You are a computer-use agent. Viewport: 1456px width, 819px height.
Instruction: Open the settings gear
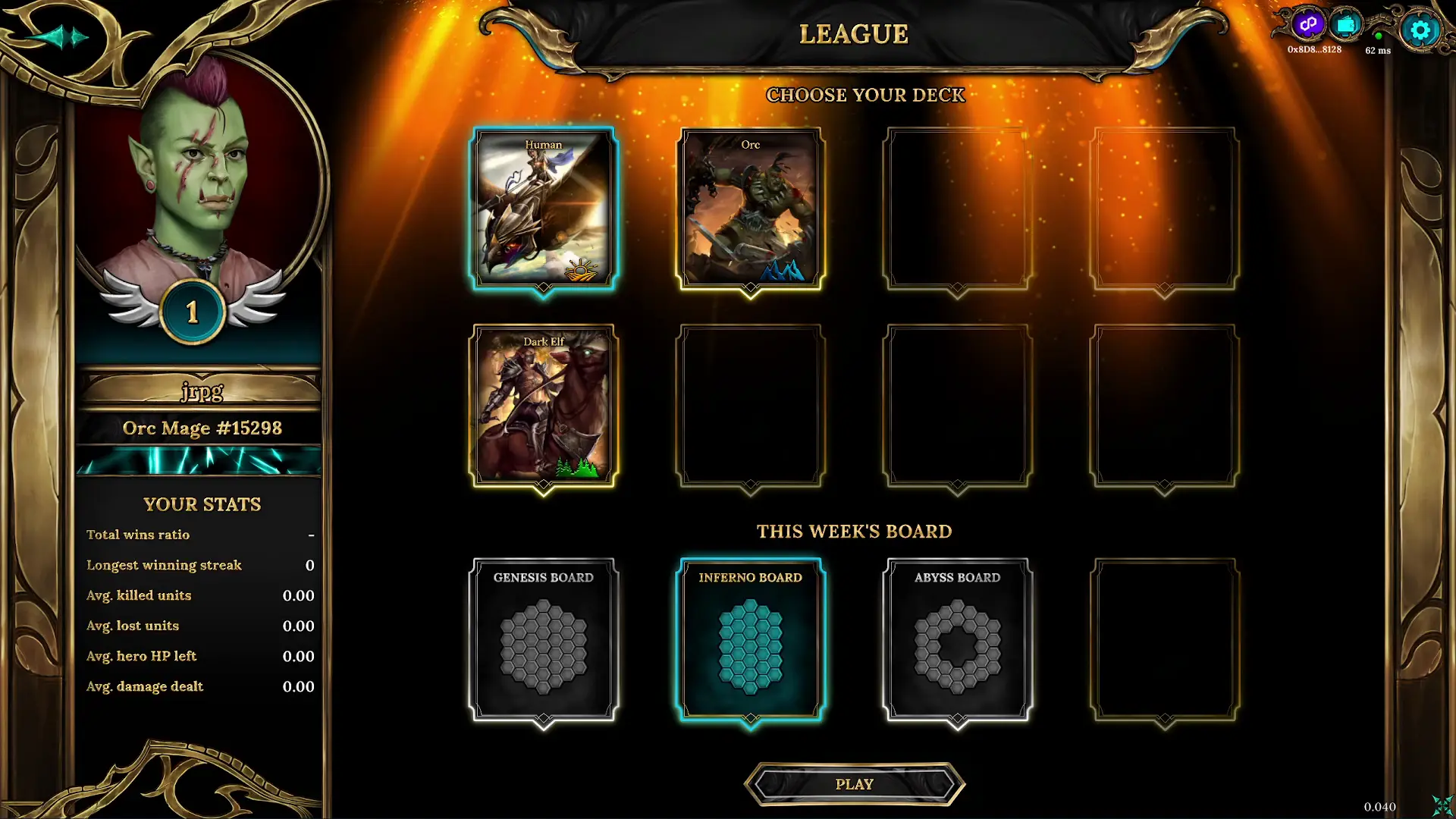[x=1421, y=30]
